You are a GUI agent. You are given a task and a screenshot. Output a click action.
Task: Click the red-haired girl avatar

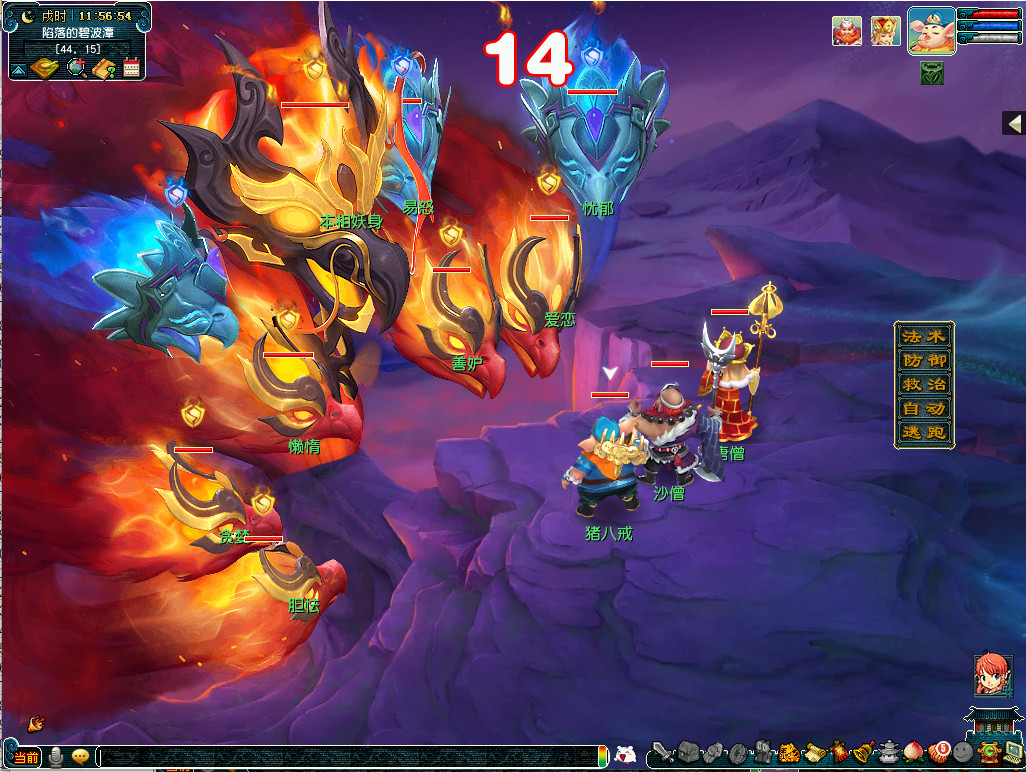(992, 675)
